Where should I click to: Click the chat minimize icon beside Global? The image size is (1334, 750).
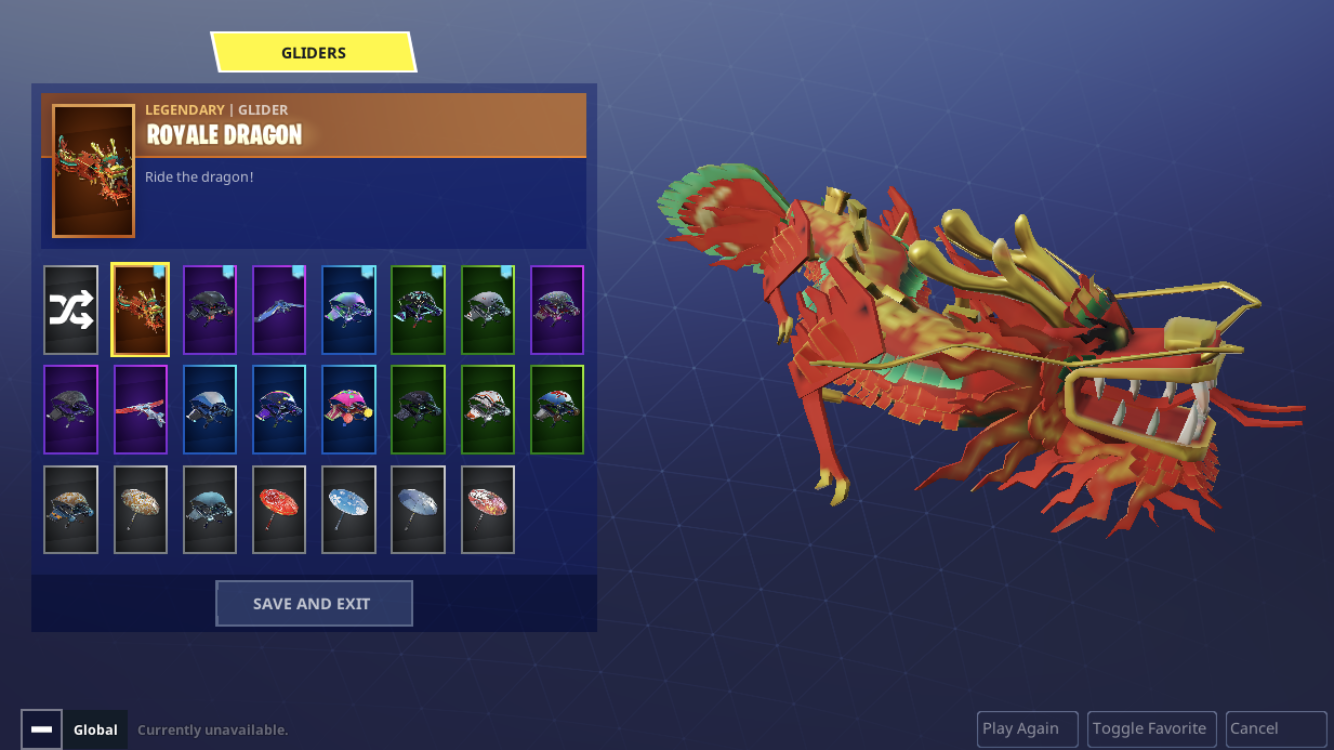[41, 730]
